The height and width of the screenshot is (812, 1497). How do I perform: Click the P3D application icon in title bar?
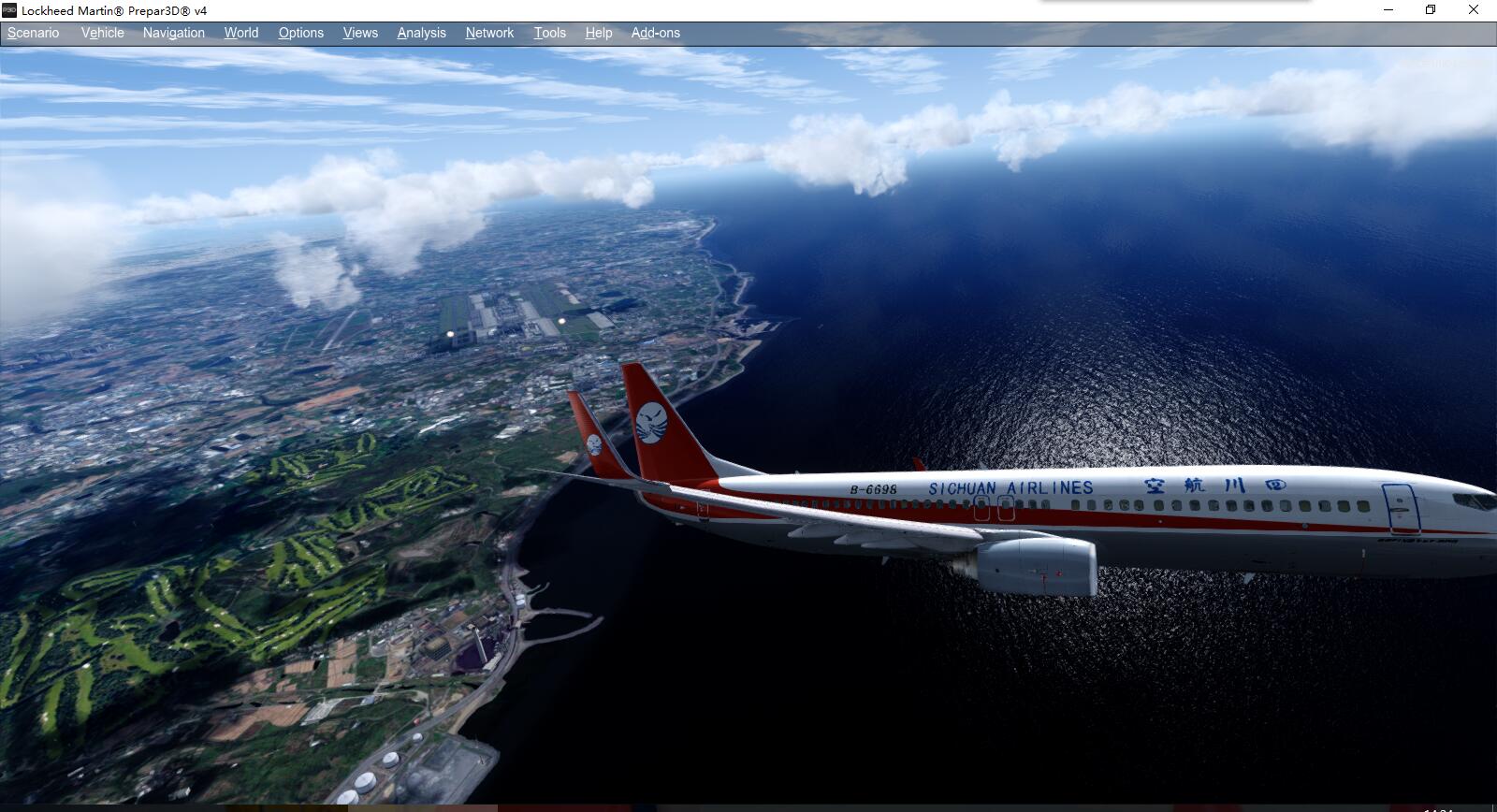click(9, 11)
